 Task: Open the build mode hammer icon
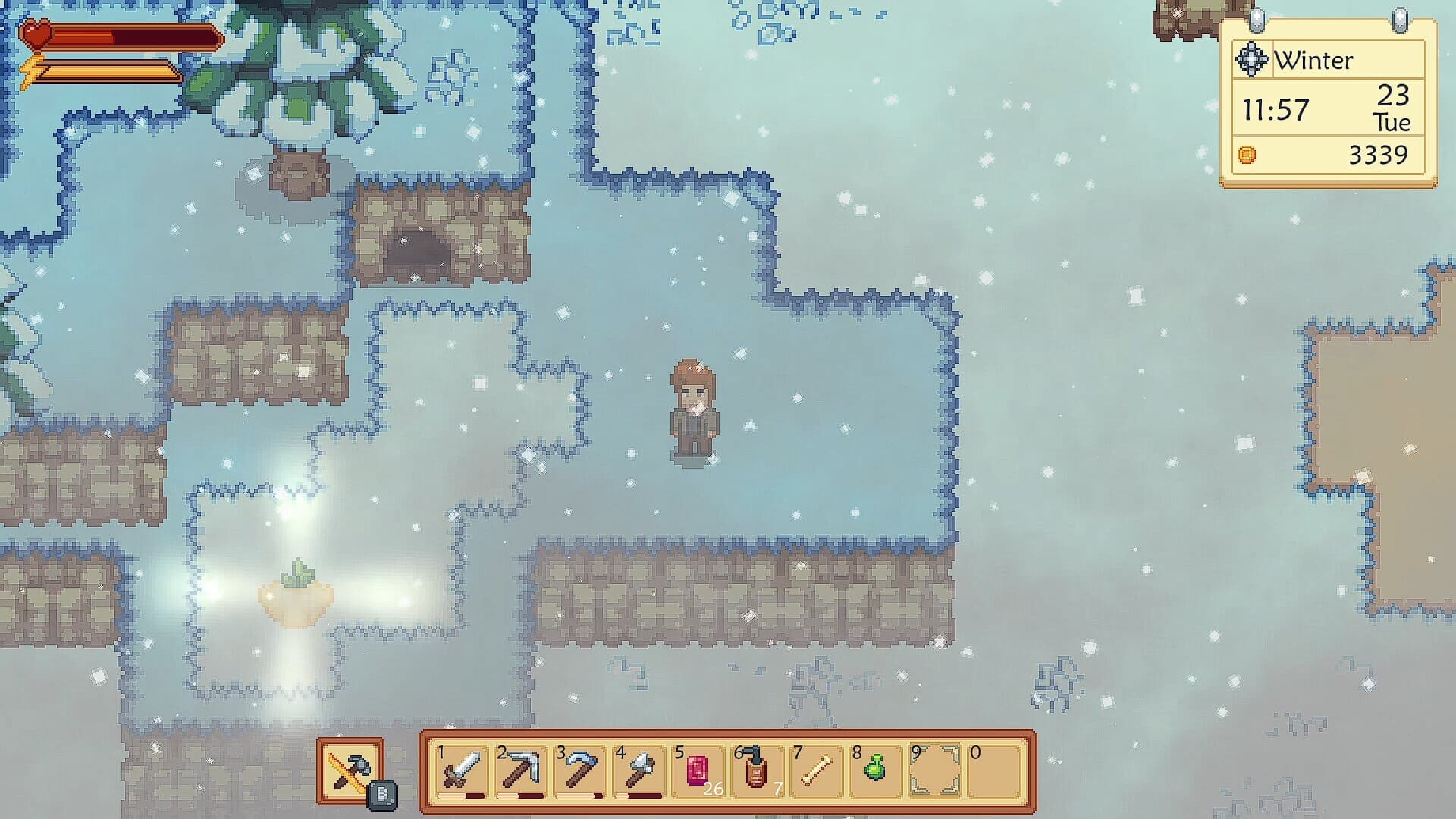[x=350, y=770]
